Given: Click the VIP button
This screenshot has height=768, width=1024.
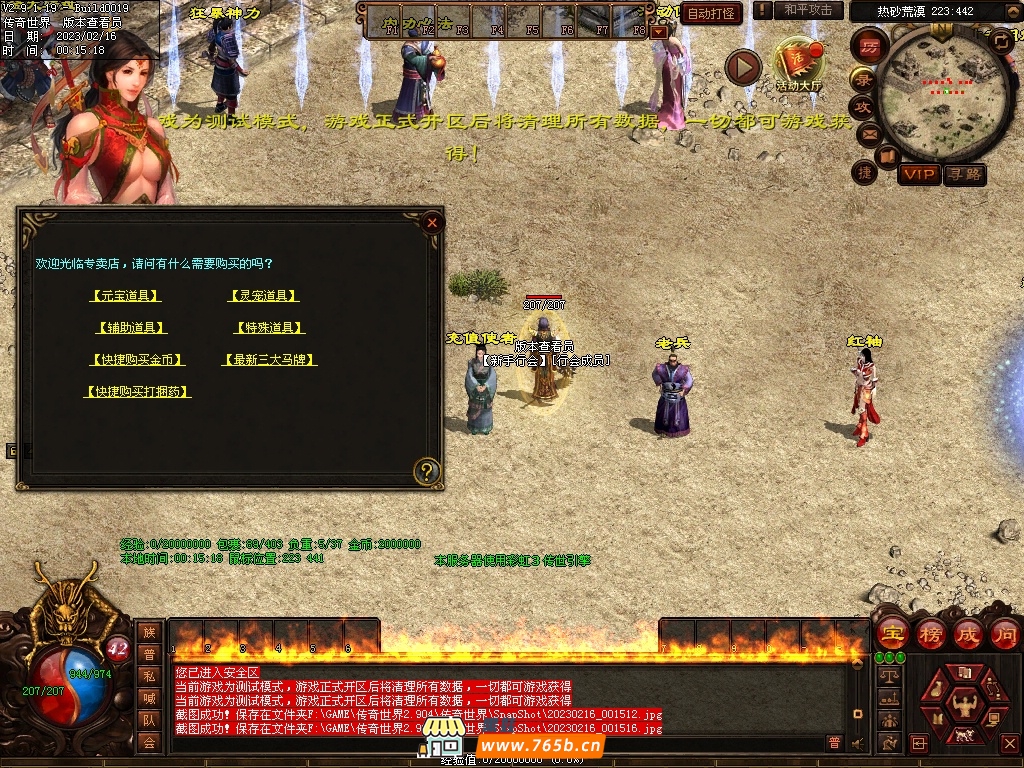Looking at the screenshot, I should [918, 175].
